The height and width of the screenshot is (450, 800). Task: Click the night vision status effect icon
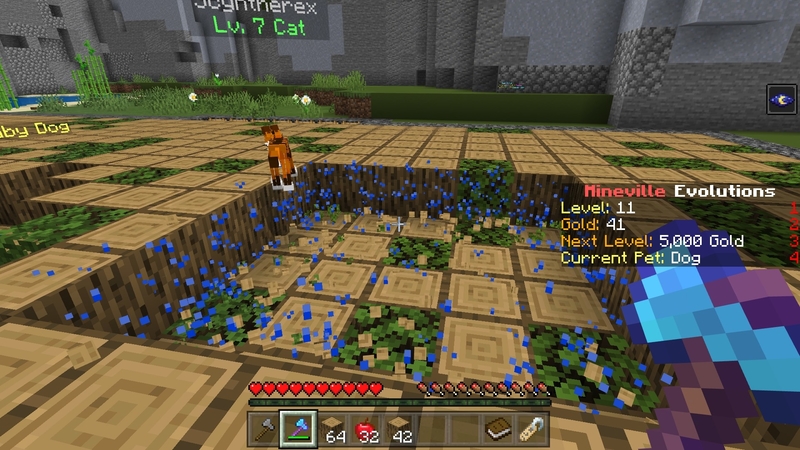[x=779, y=100]
